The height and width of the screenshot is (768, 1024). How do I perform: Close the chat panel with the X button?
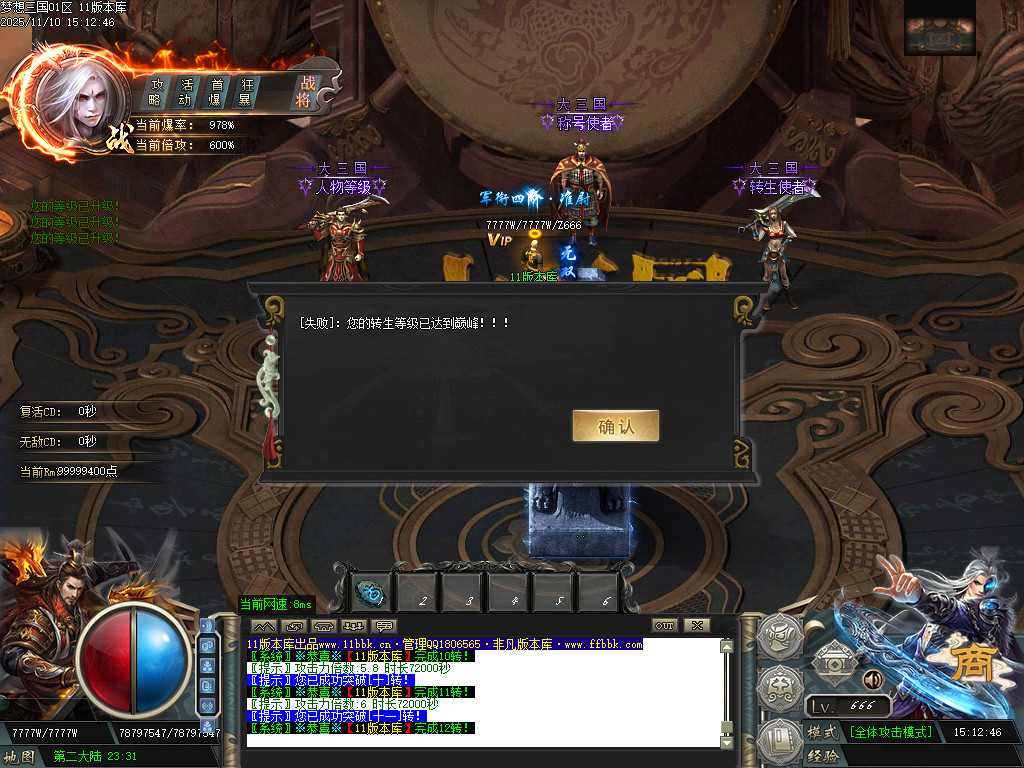pyautogui.click(x=696, y=626)
